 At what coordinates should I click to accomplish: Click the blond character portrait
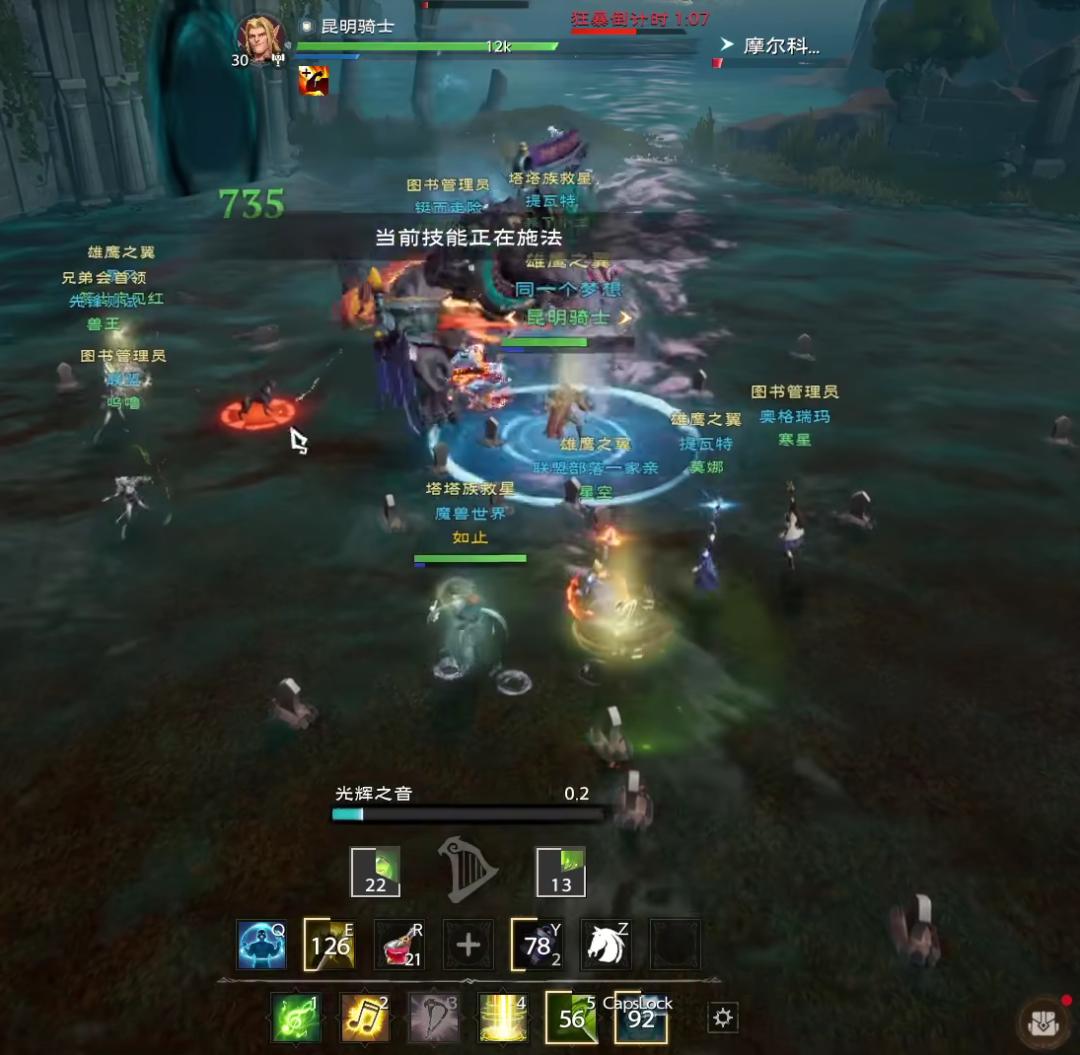pyautogui.click(x=260, y=40)
